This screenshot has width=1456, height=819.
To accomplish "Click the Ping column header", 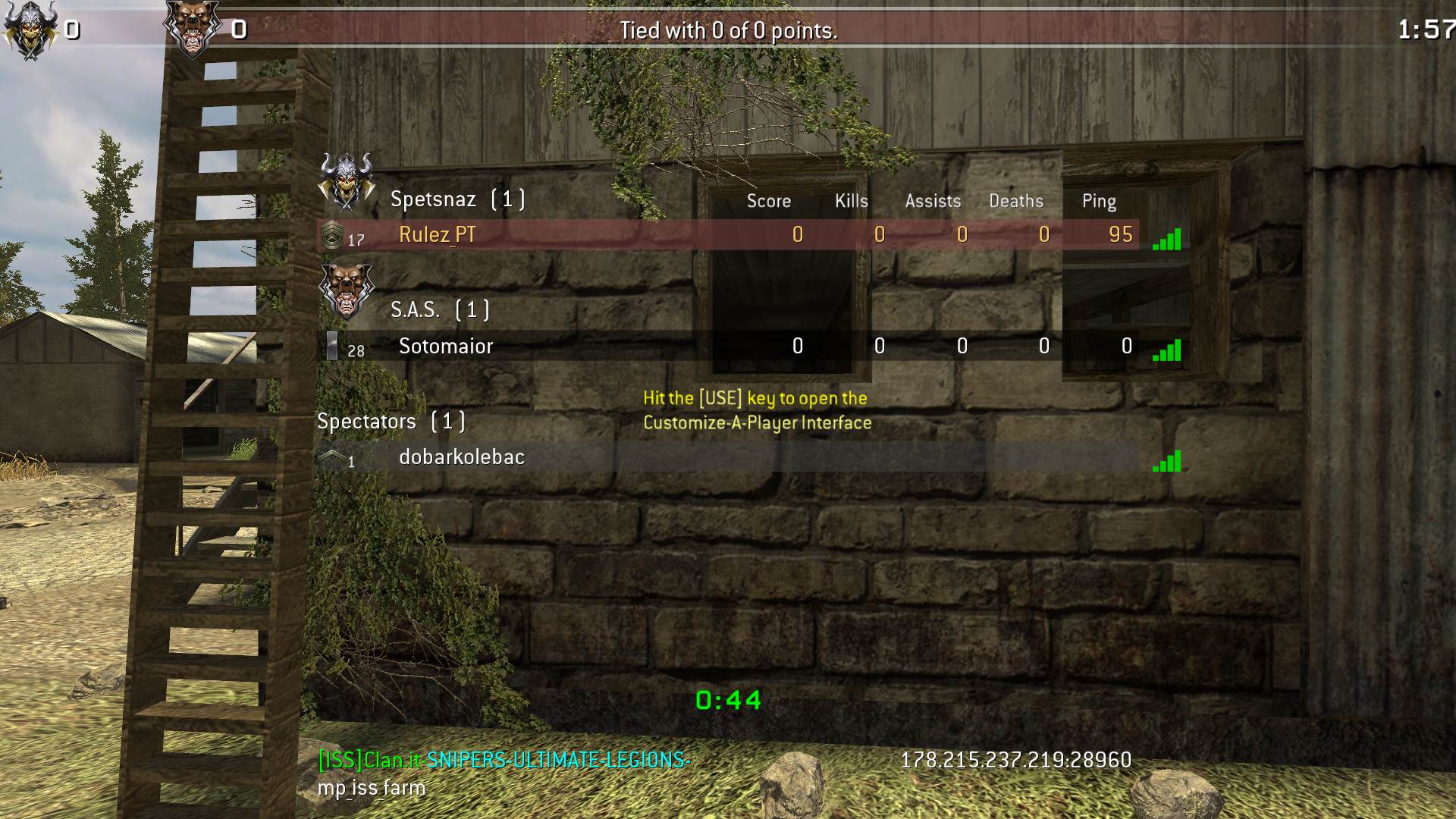I will tap(1098, 201).
